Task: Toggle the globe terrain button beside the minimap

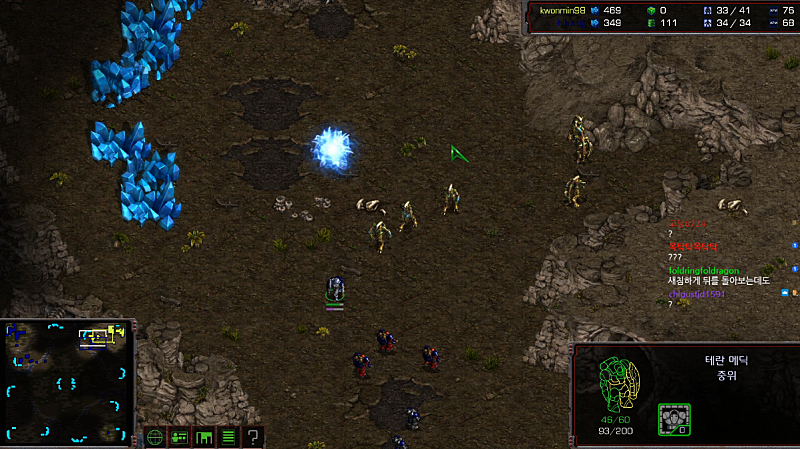Action: click(x=155, y=437)
